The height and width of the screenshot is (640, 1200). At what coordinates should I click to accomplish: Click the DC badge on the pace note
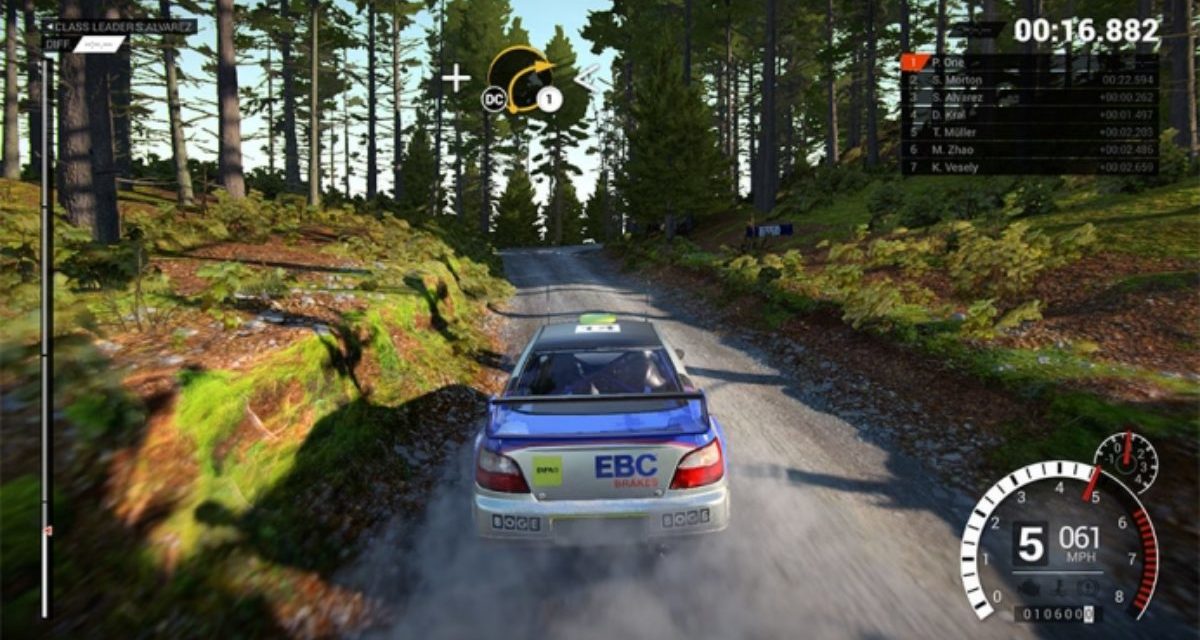pos(493,98)
